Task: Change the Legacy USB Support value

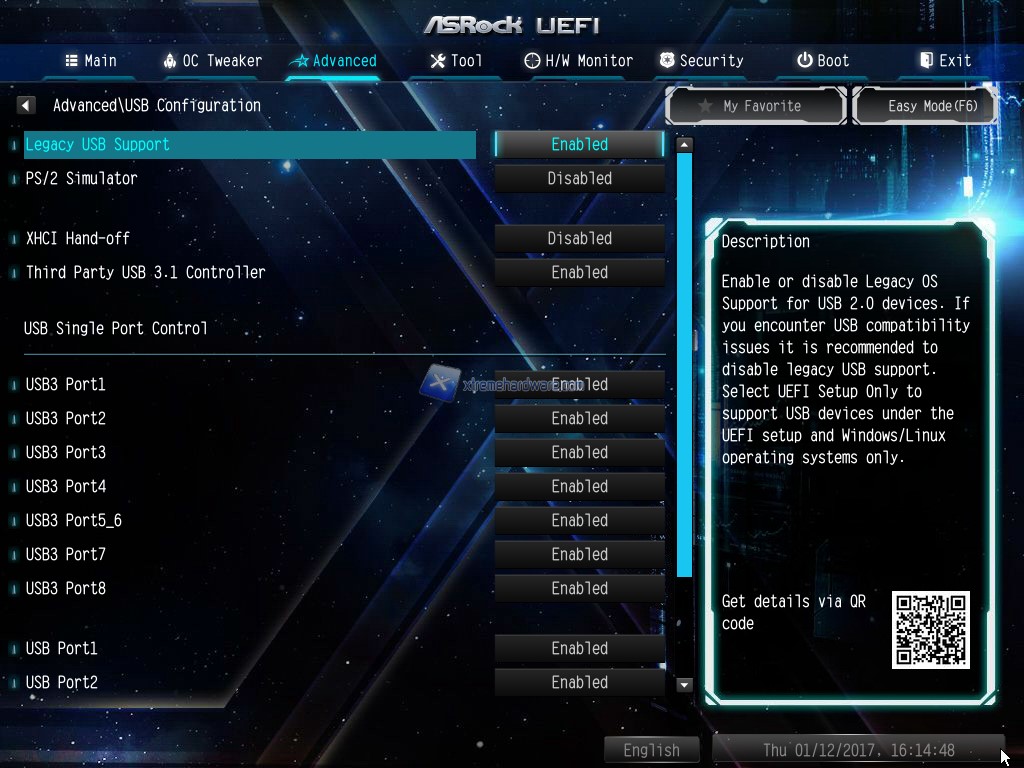Action: pos(579,145)
